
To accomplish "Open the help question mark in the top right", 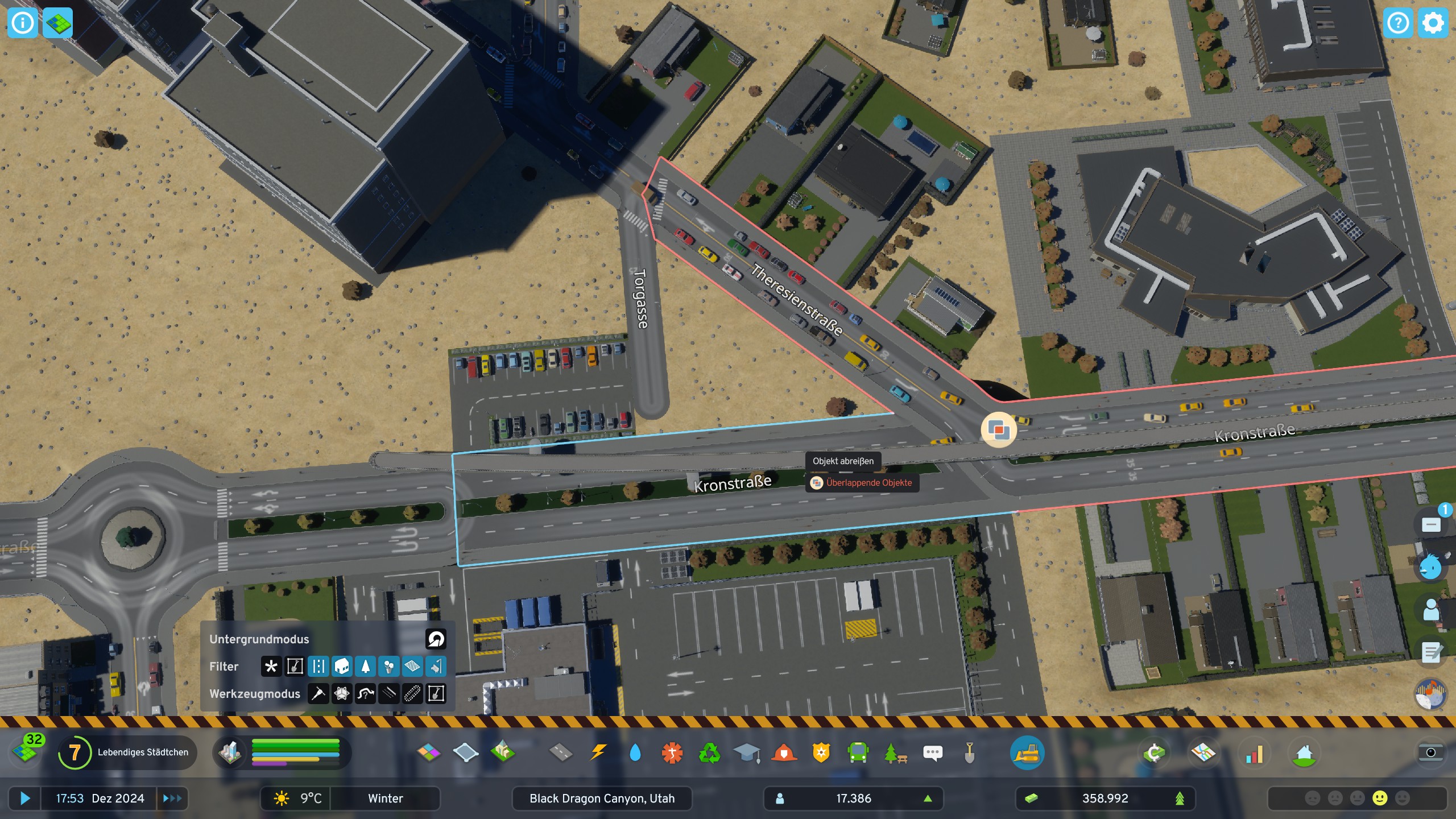I will click(1399, 23).
